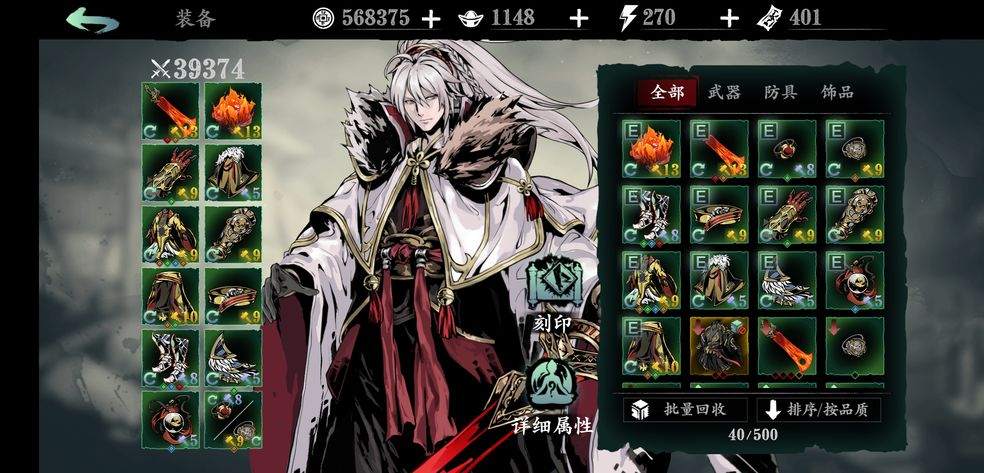Click the character's equipped red sword slot under power rating
Viewport: 984px width, 473px height.
170,110
